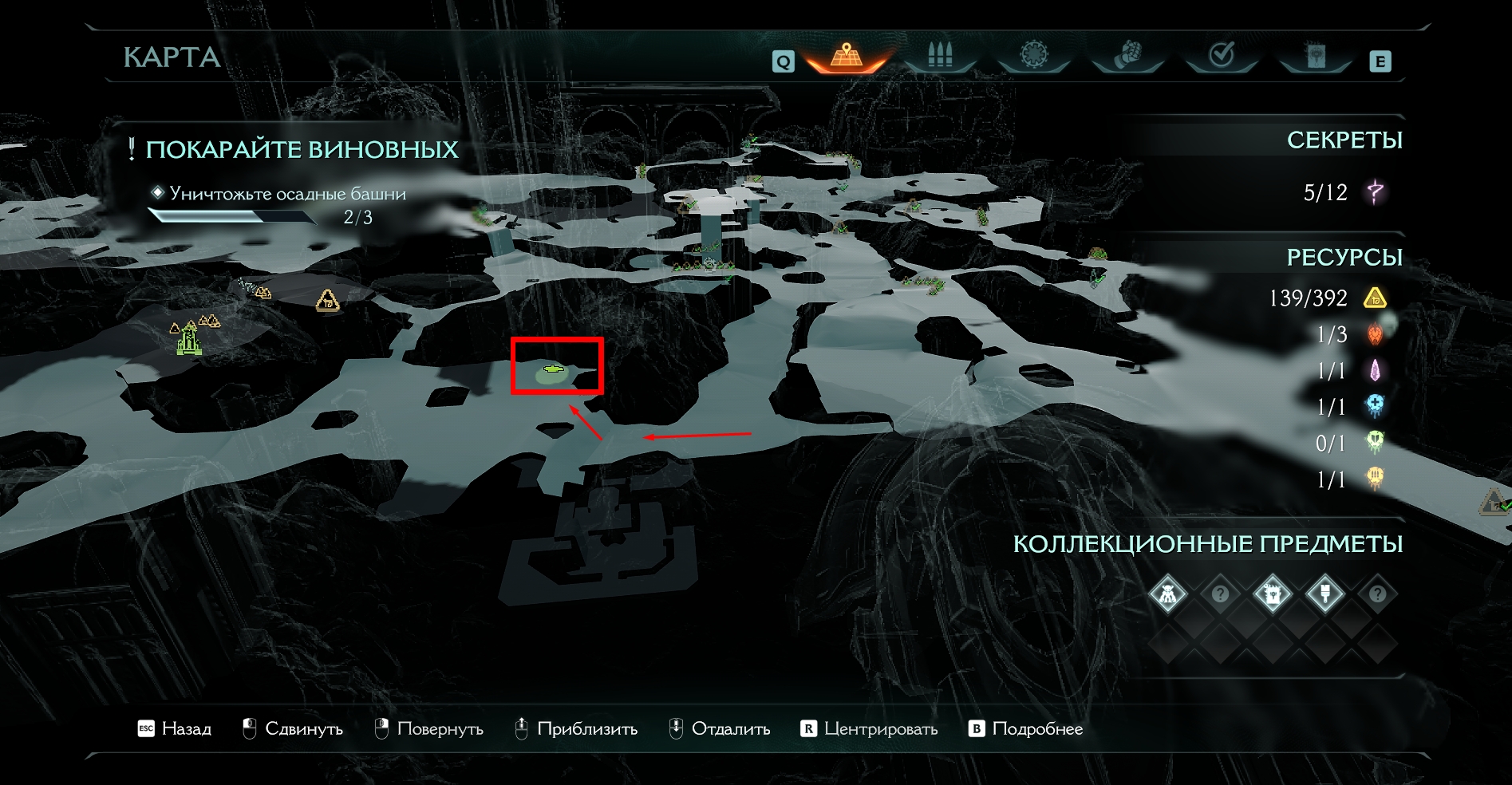Click the large gold triangle marker on map
Image resolution: width=1512 pixels, height=785 pixels.
pos(327,301)
